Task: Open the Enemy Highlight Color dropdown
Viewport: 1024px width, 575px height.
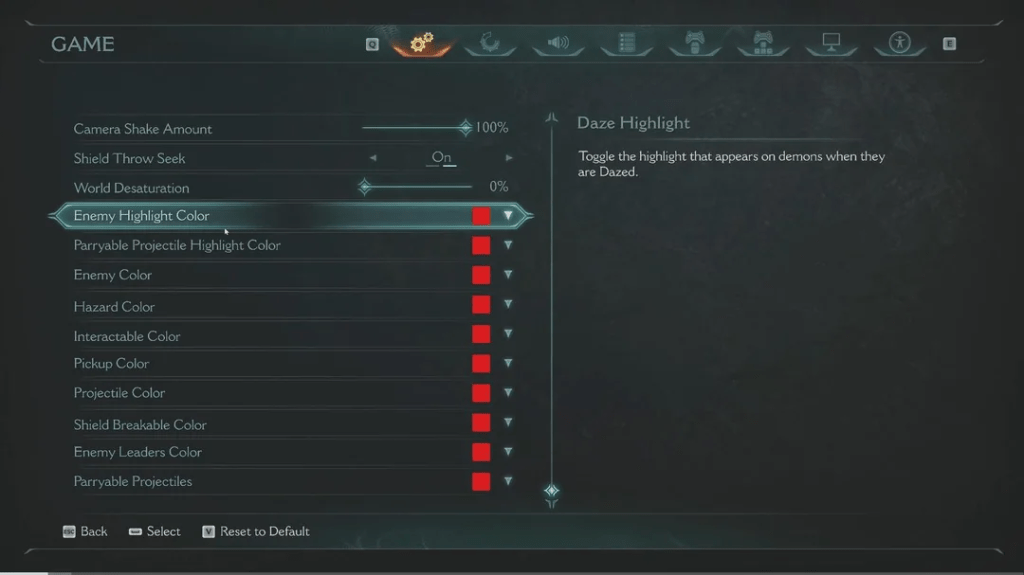Action: (x=508, y=215)
